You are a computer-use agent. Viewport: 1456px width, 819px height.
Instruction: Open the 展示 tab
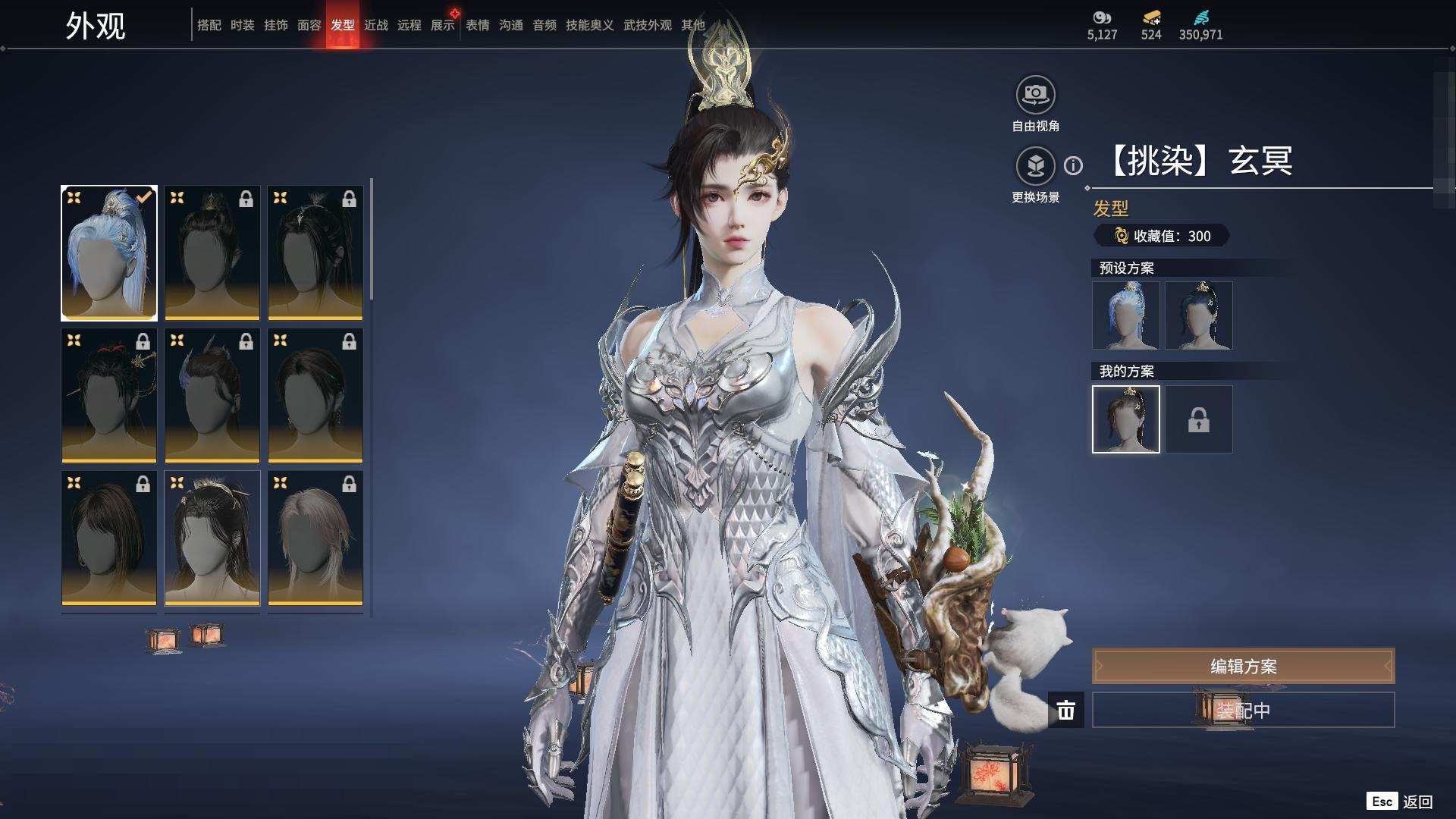443,25
